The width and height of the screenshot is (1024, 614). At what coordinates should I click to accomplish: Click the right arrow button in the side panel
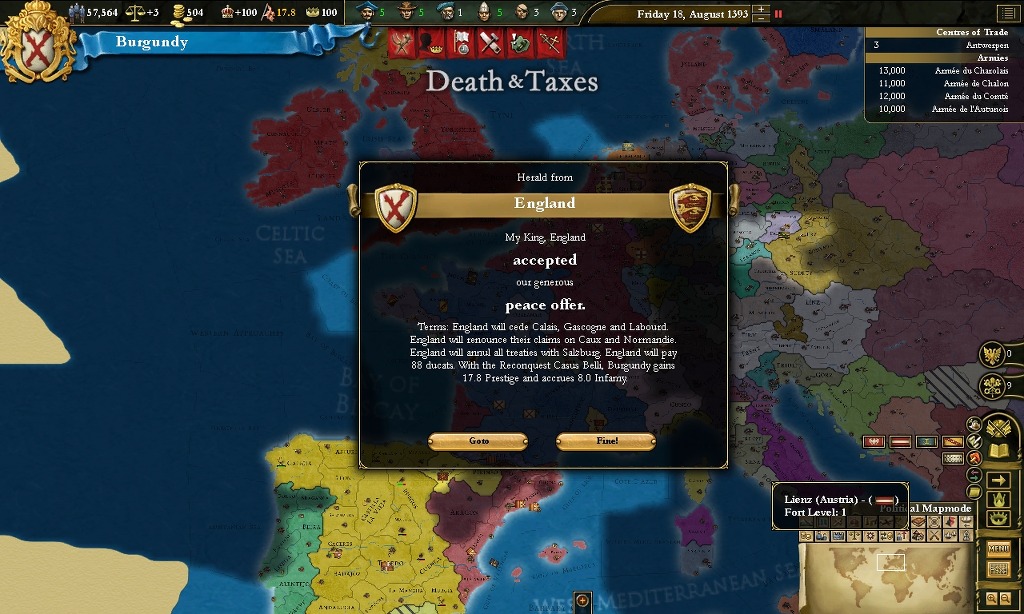coord(998,481)
